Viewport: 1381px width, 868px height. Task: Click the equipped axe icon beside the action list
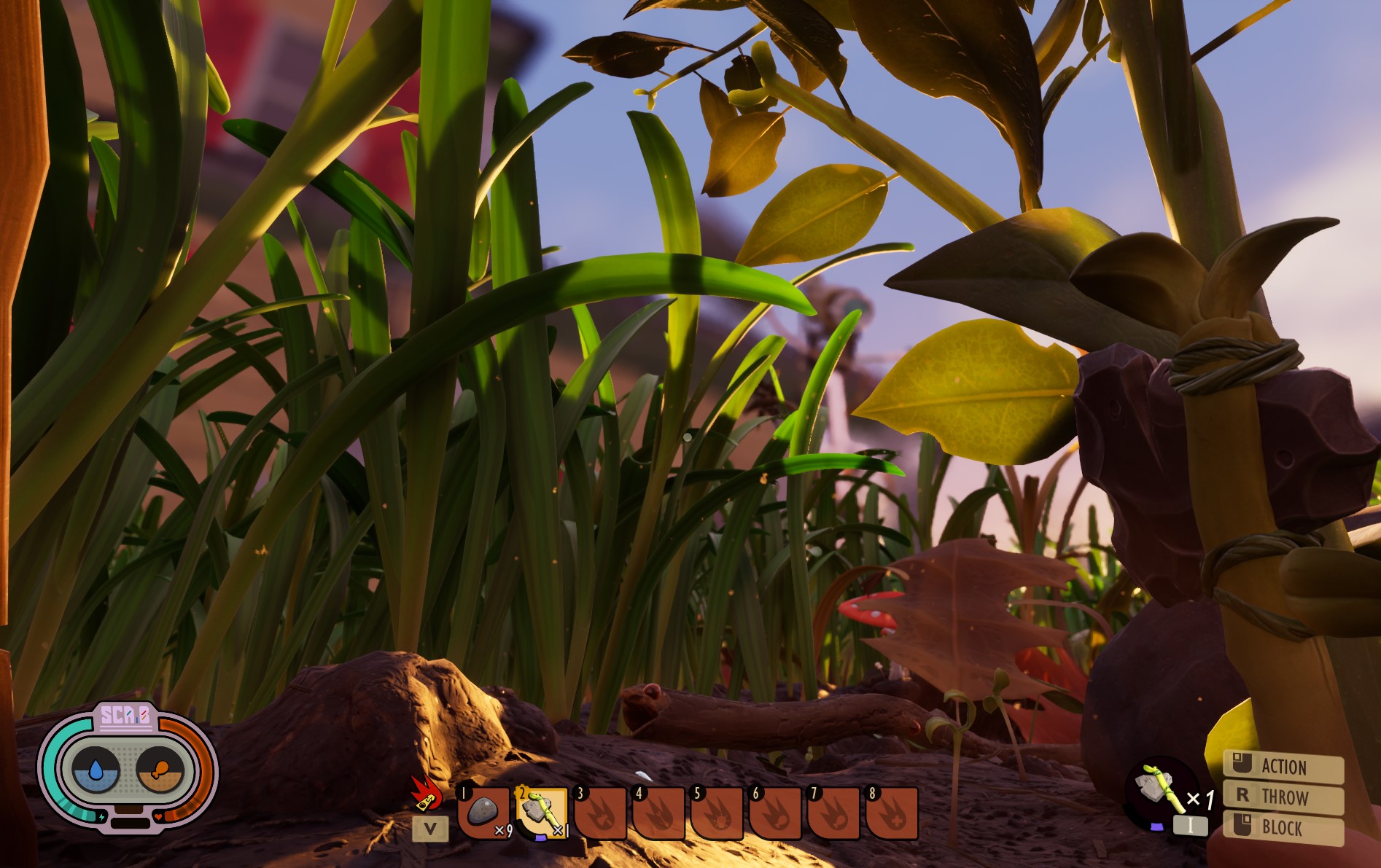(x=1160, y=789)
